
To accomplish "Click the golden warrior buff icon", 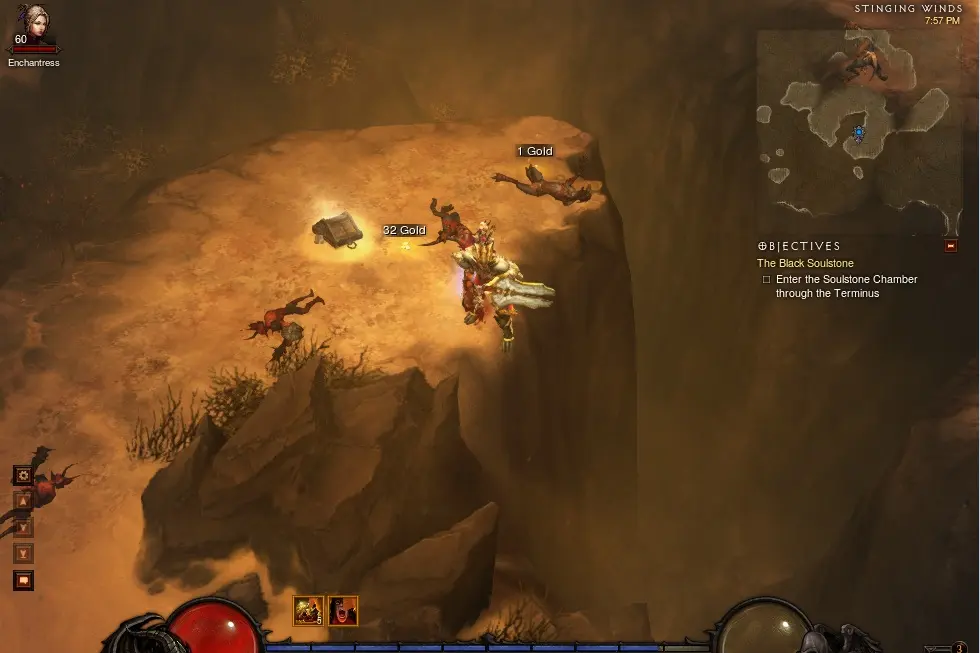I will 307,610.
